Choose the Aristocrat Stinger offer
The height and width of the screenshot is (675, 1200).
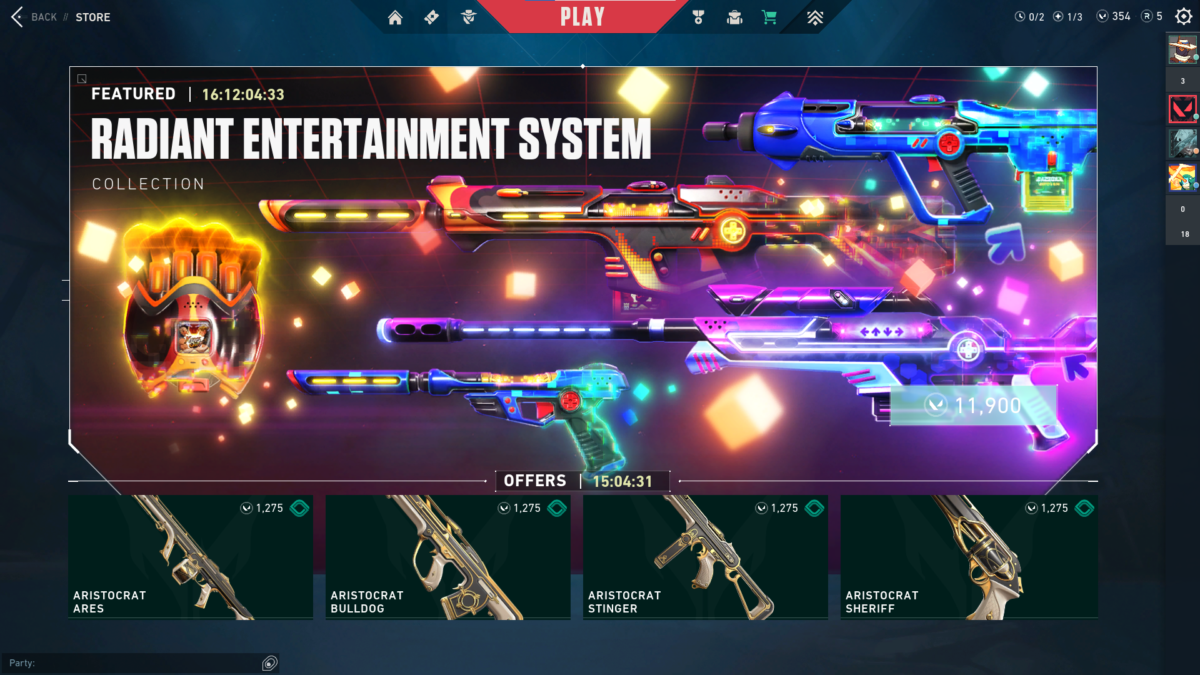pyautogui.click(x=705, y=557)
